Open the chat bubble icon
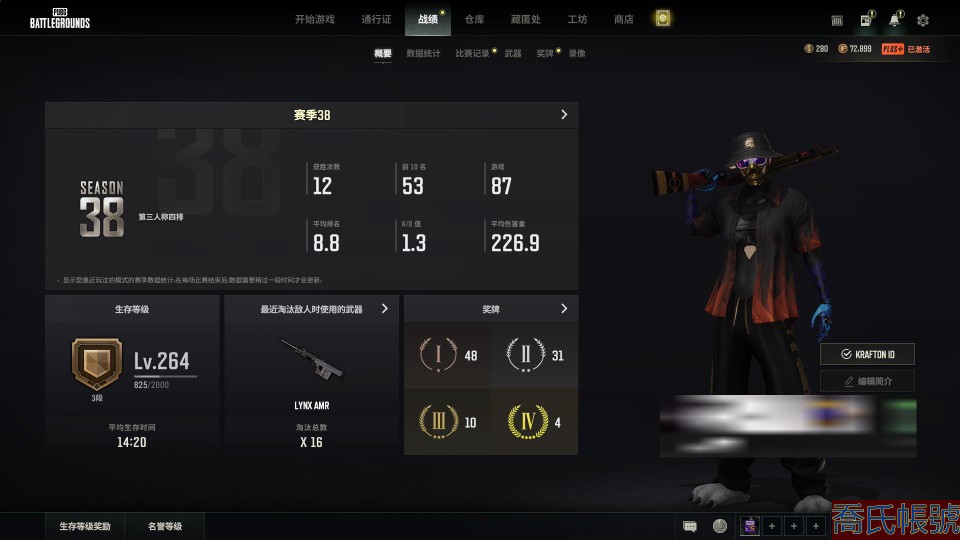This screenshot has height=540, width=960. coord(690,526)
